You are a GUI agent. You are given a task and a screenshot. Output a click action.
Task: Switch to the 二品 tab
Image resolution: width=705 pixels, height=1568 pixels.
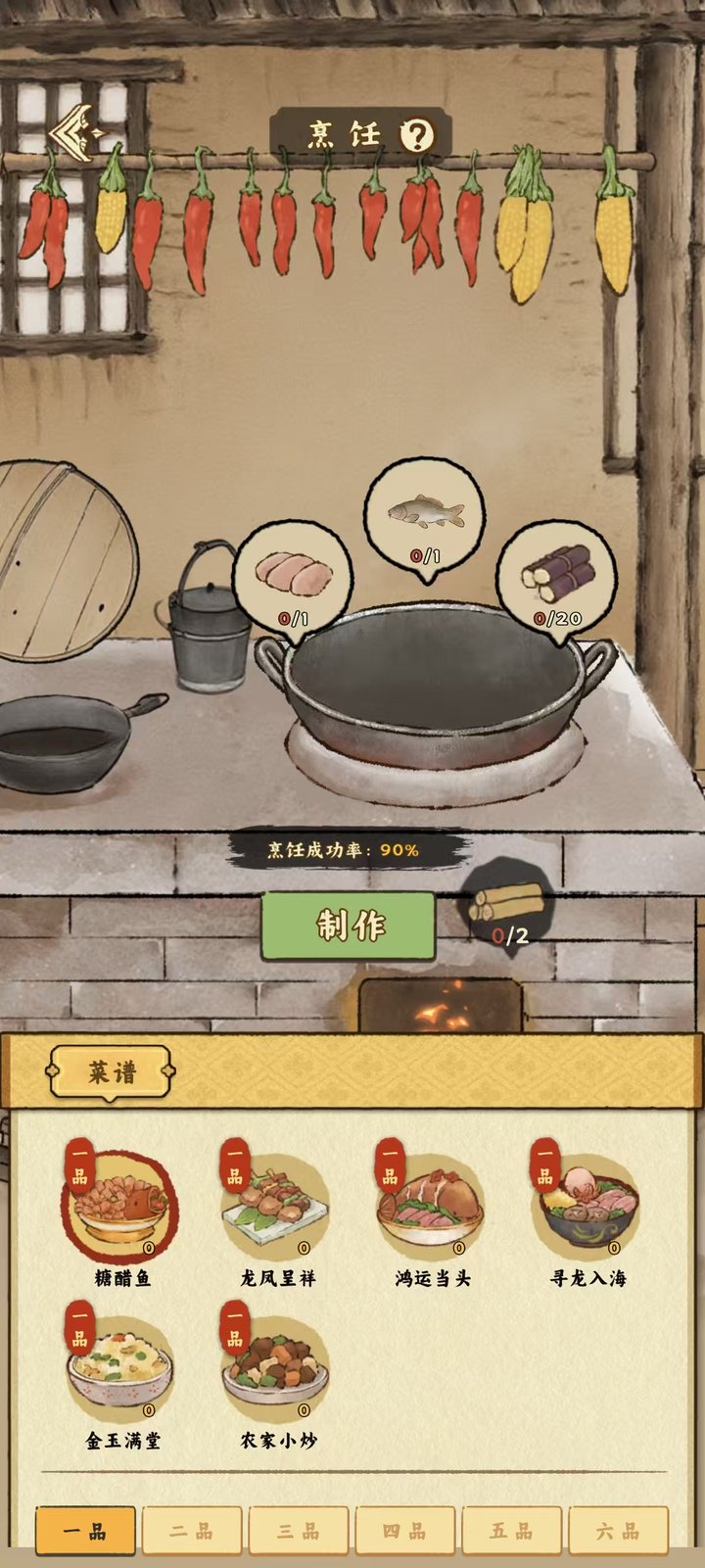192,1532
